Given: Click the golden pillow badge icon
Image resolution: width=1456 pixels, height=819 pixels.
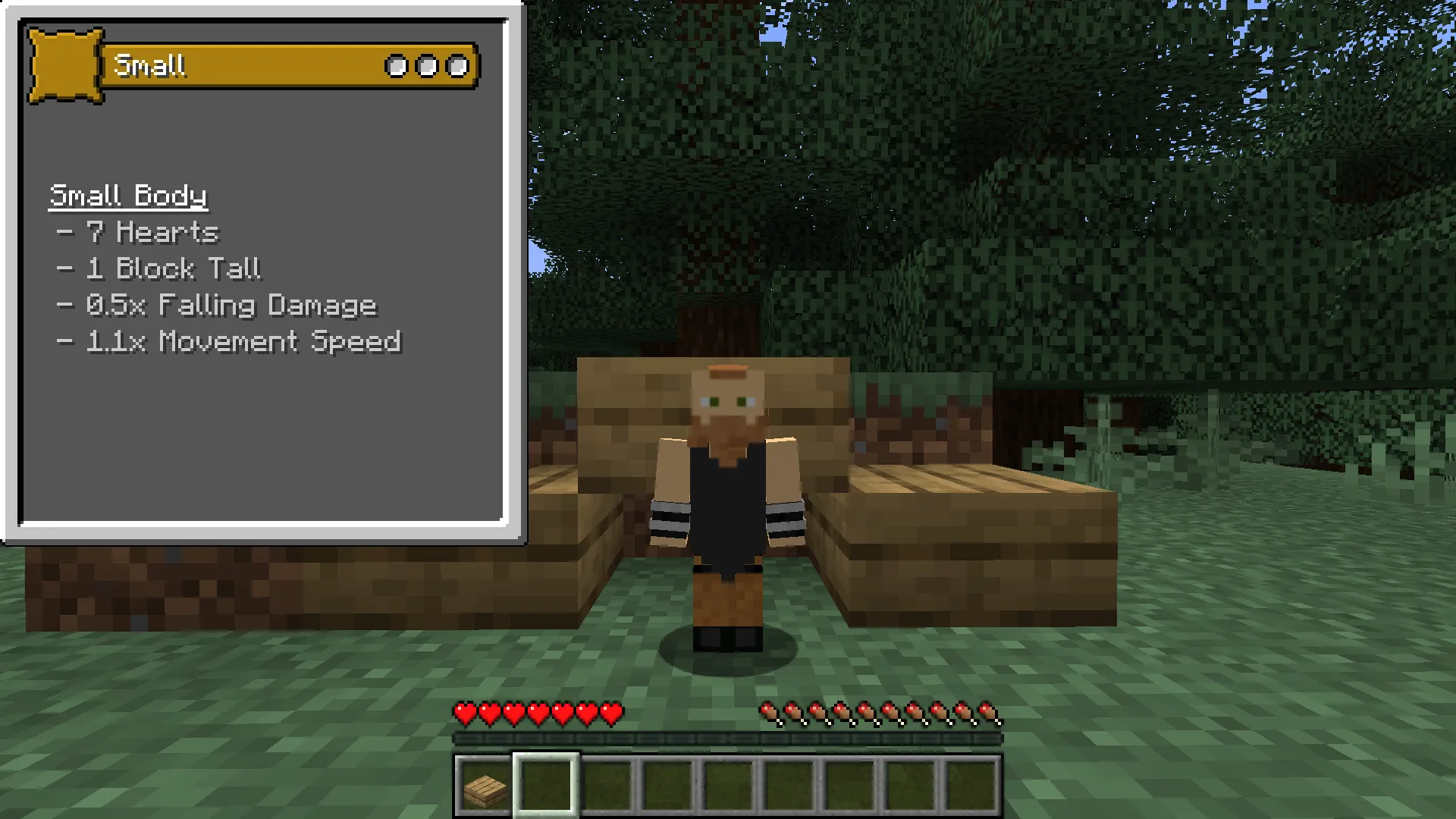Looking at the screenshot, I should (64, 64).
